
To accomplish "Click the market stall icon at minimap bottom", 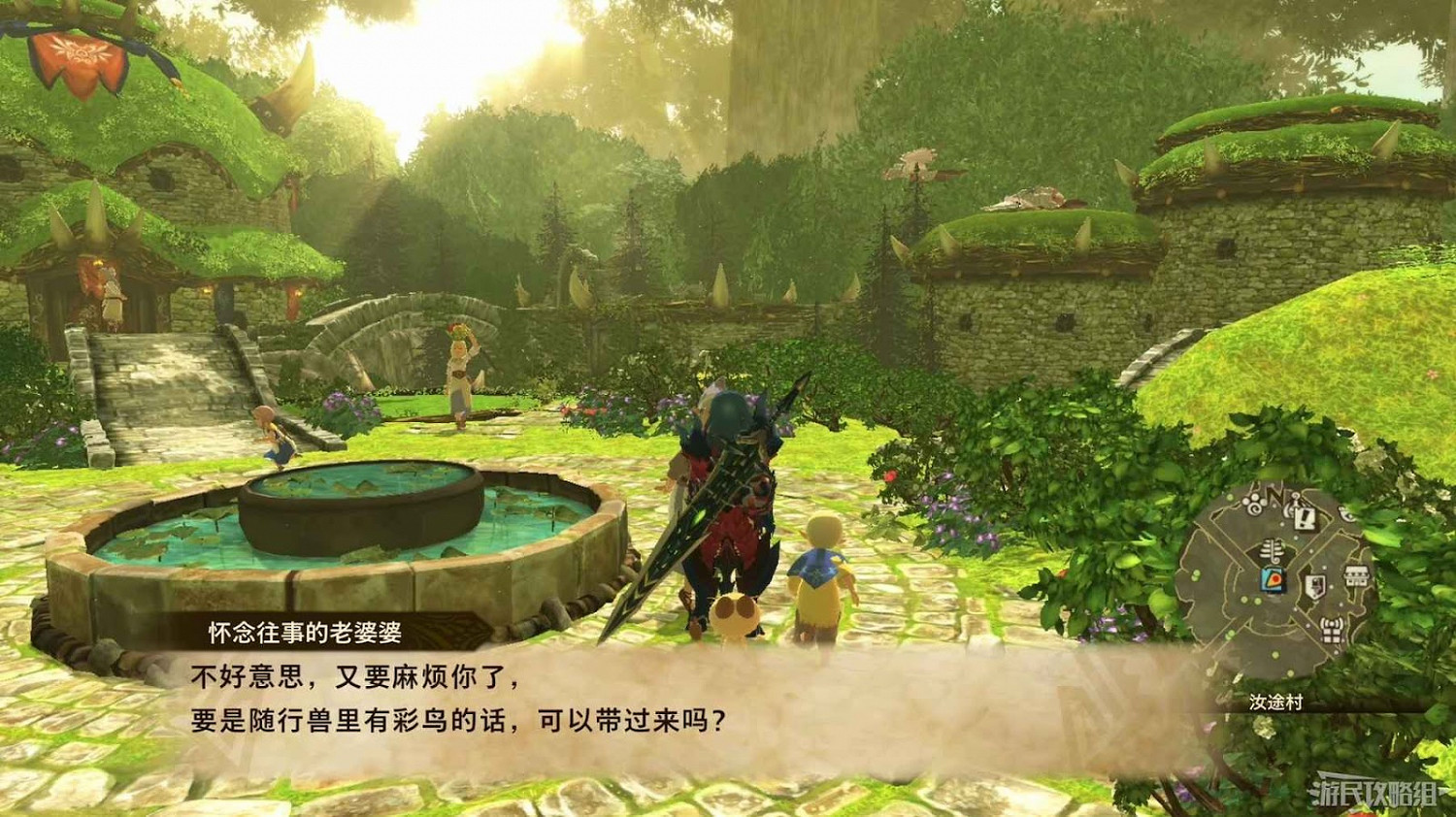I will 1334,632.
